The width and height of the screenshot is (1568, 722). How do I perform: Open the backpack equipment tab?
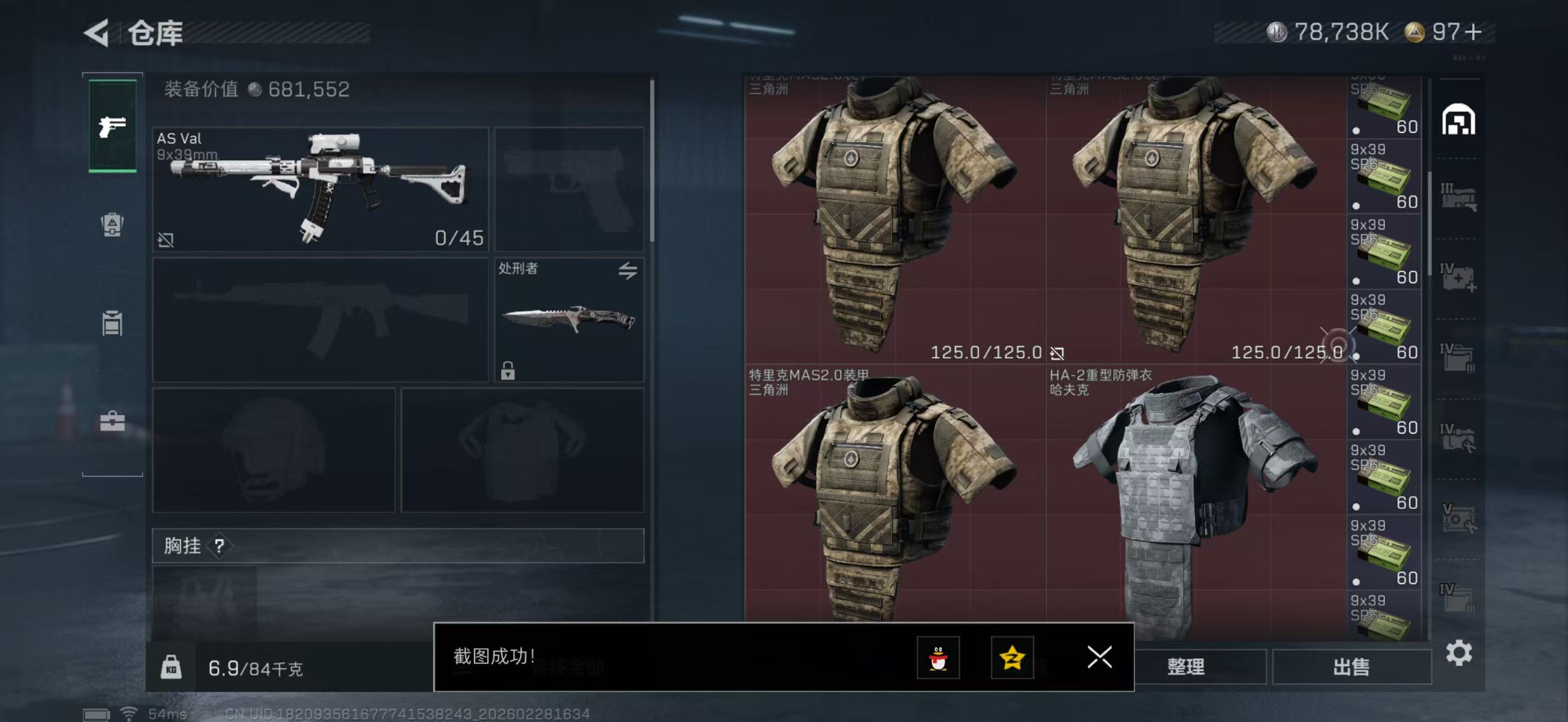pyautogui.click(x=112, y=226)
